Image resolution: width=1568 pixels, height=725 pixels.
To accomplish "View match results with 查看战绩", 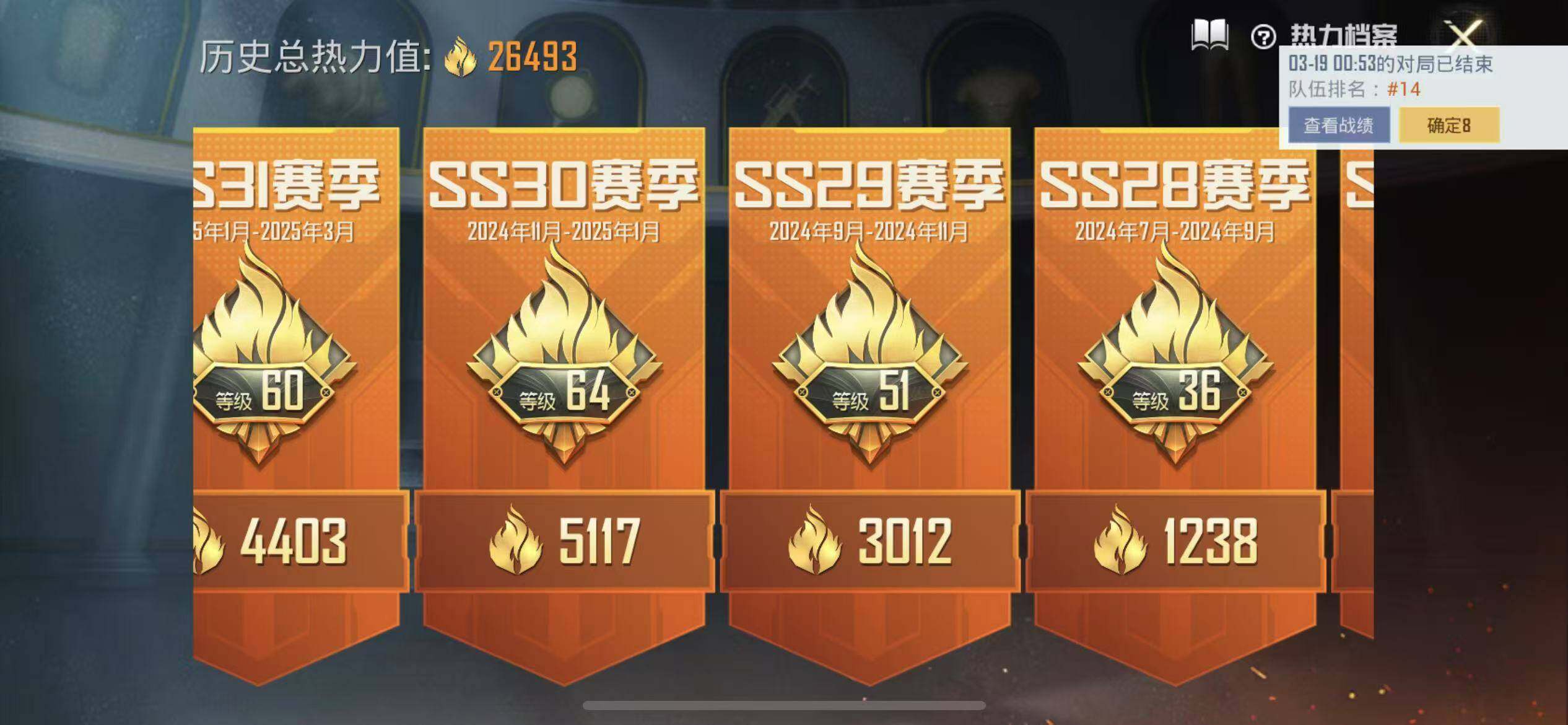I will (1339, 125).
